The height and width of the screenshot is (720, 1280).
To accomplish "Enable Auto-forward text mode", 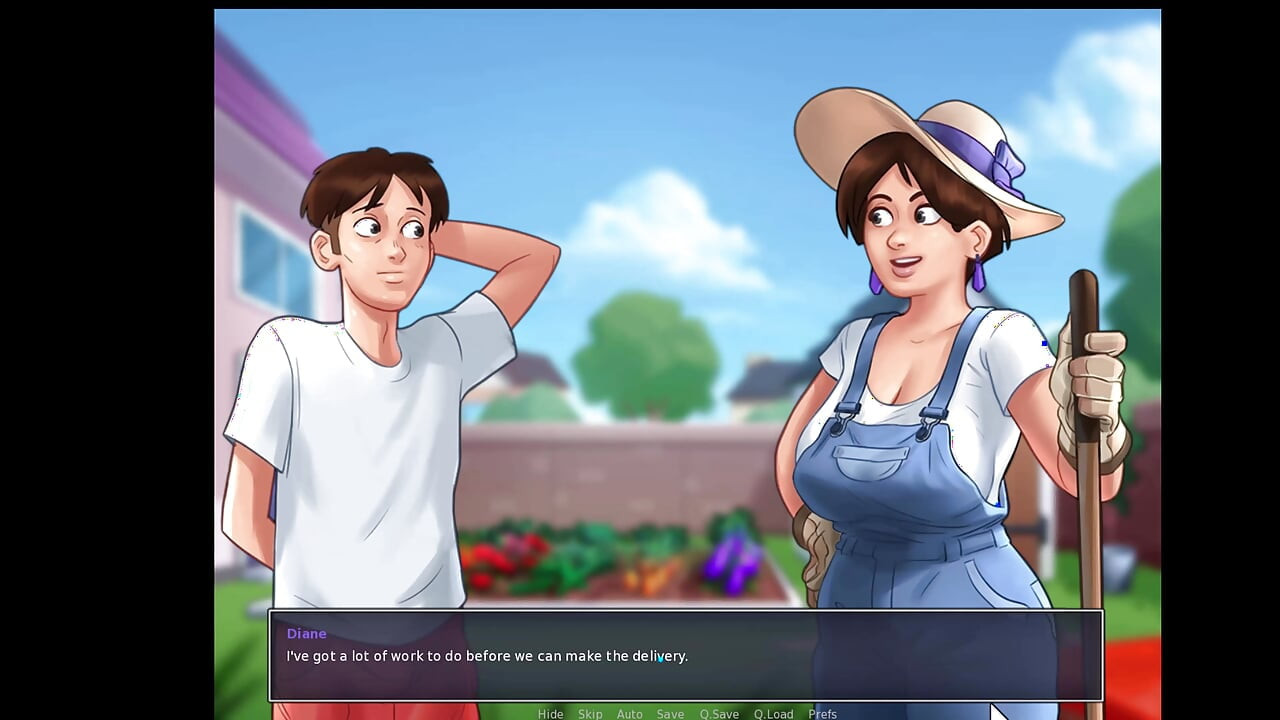I will pyautogui.click(x=630, y=714).
